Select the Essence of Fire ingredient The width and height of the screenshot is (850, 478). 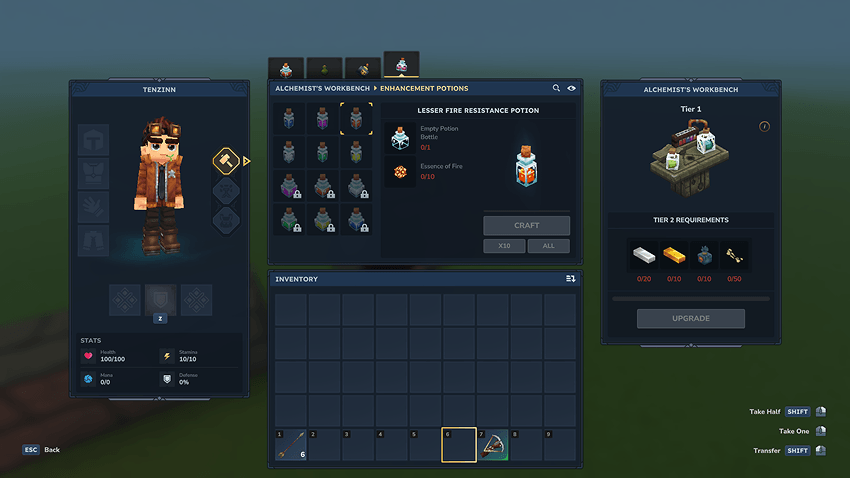tap(400, 172)
